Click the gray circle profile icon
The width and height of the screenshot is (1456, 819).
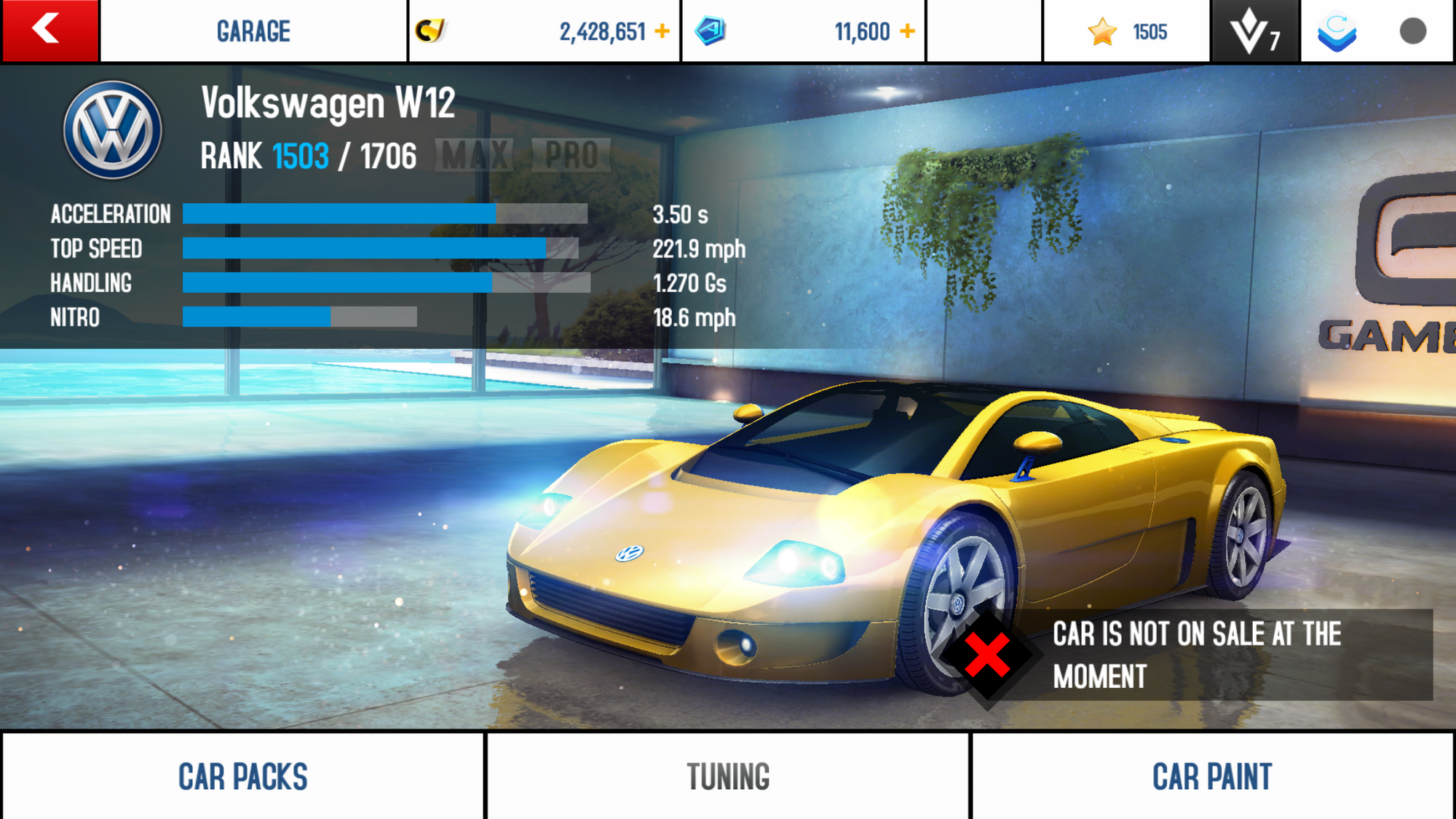click(1412, 31)
